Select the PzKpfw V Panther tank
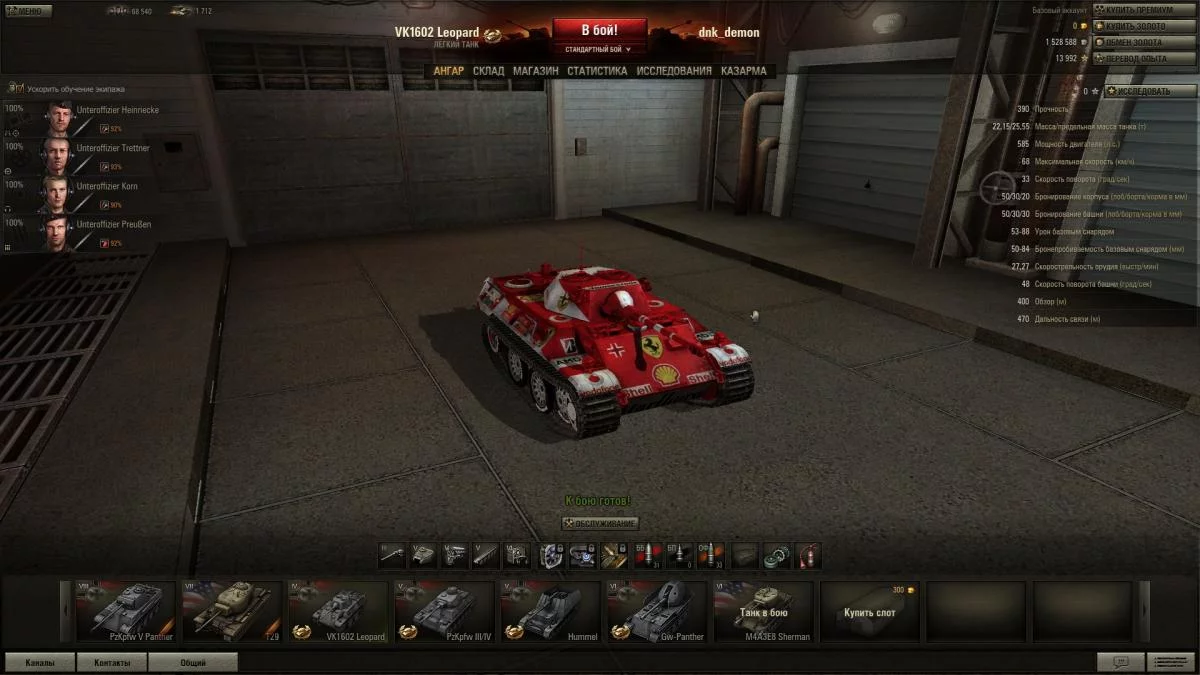Viewport: 1200px width, 675px height. [x=126, y=611]
